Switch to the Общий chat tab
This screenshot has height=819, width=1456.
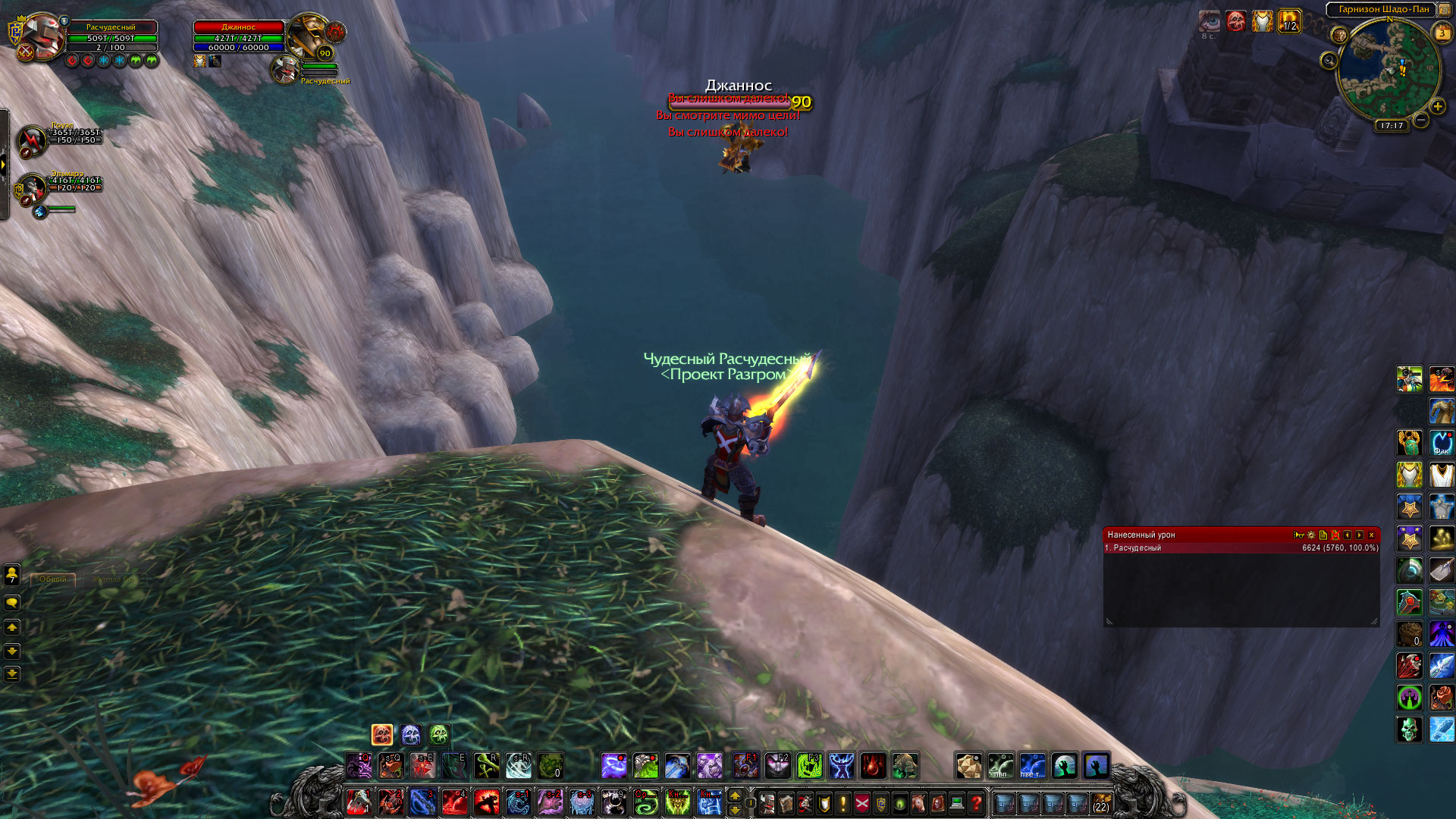click(x=53, y=579)
